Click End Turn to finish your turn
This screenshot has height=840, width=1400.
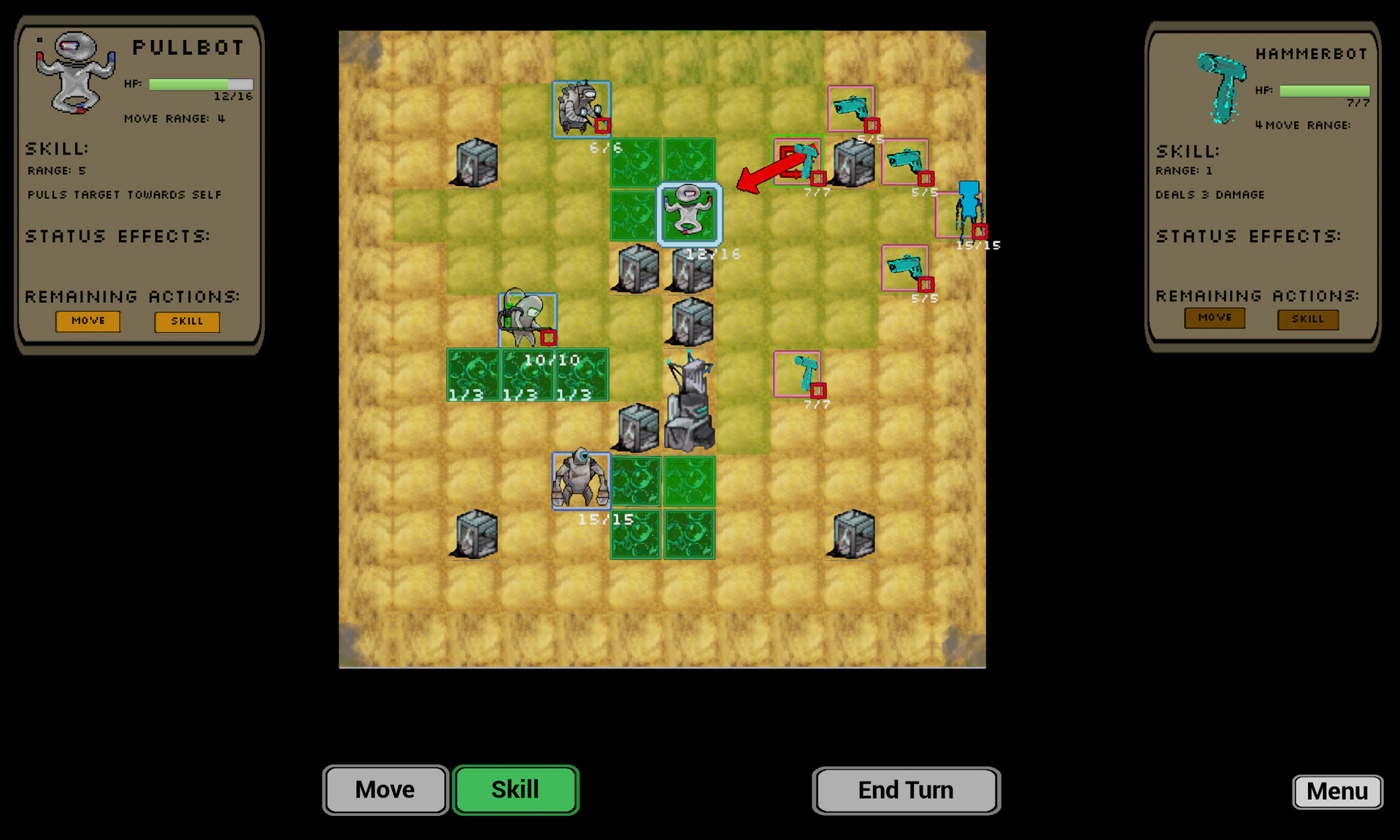point(904,790)
